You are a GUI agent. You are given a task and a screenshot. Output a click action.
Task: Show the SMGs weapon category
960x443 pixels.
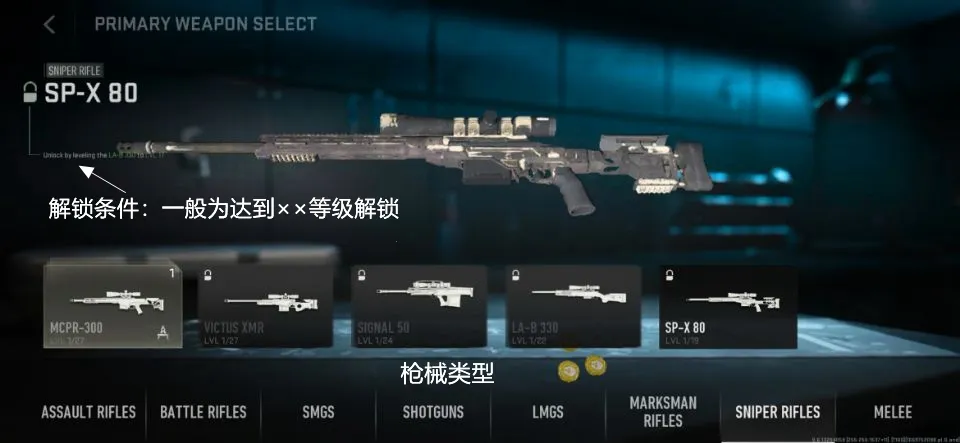click(319, 412)
